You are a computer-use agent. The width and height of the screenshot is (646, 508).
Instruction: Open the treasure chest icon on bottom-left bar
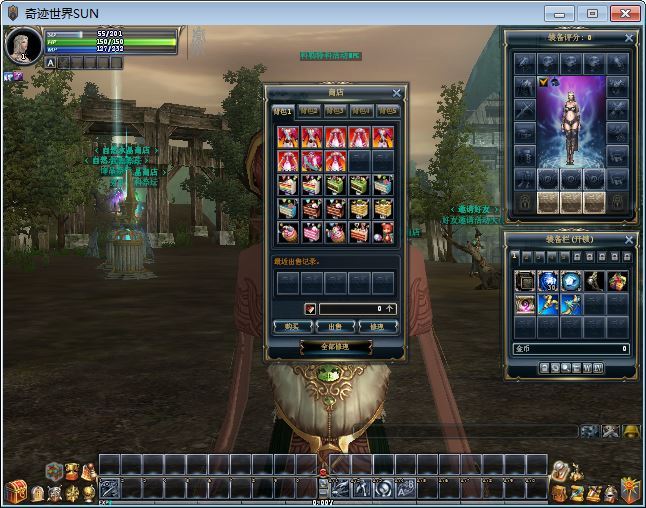coord(16,490)
